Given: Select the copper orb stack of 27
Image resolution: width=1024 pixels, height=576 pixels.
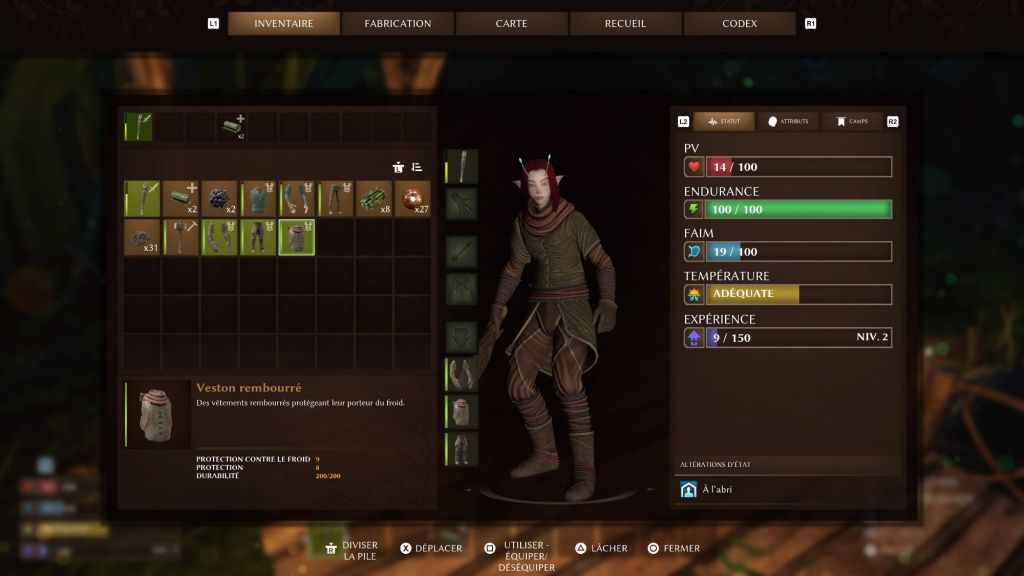Looking at the screenshot, I should pos(412,198).
